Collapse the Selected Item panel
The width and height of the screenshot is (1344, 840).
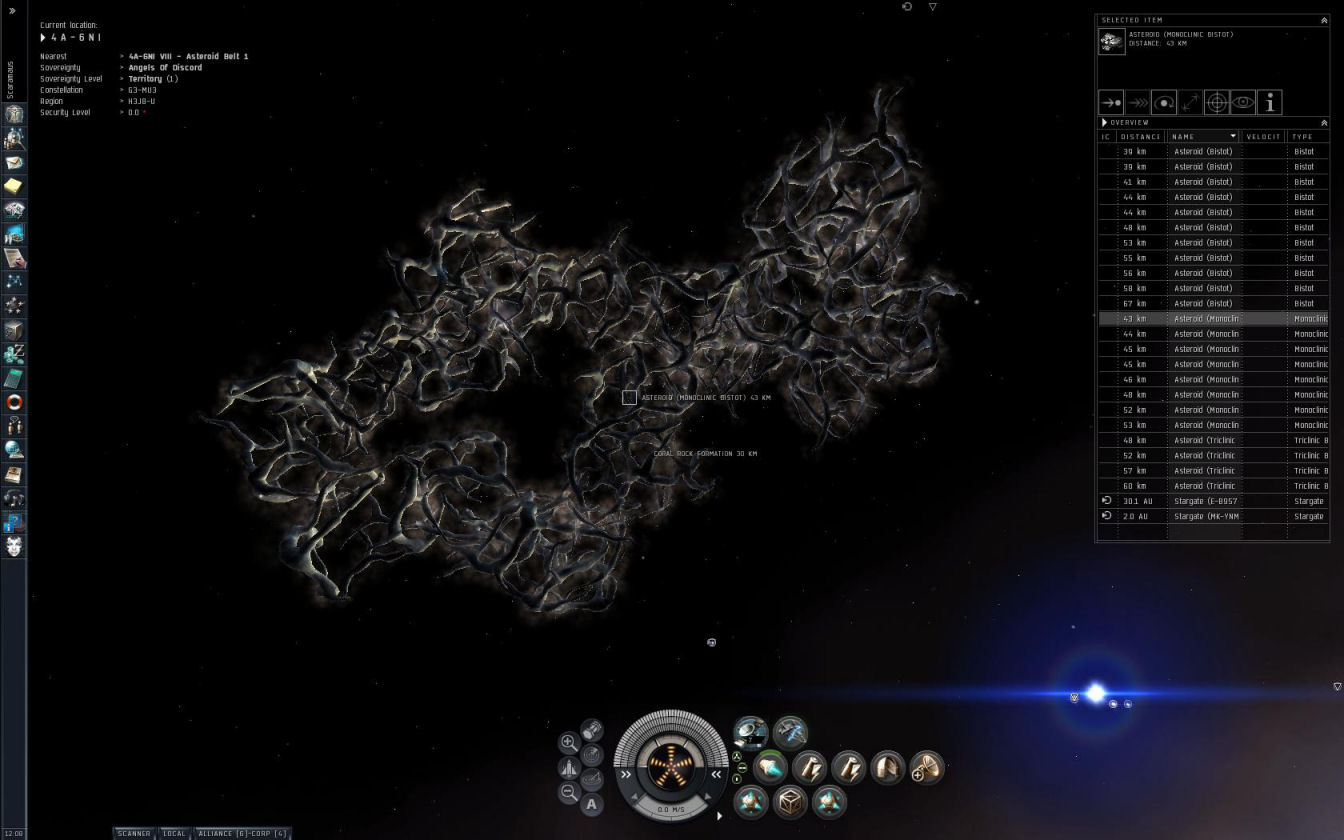click(1325, 20)
